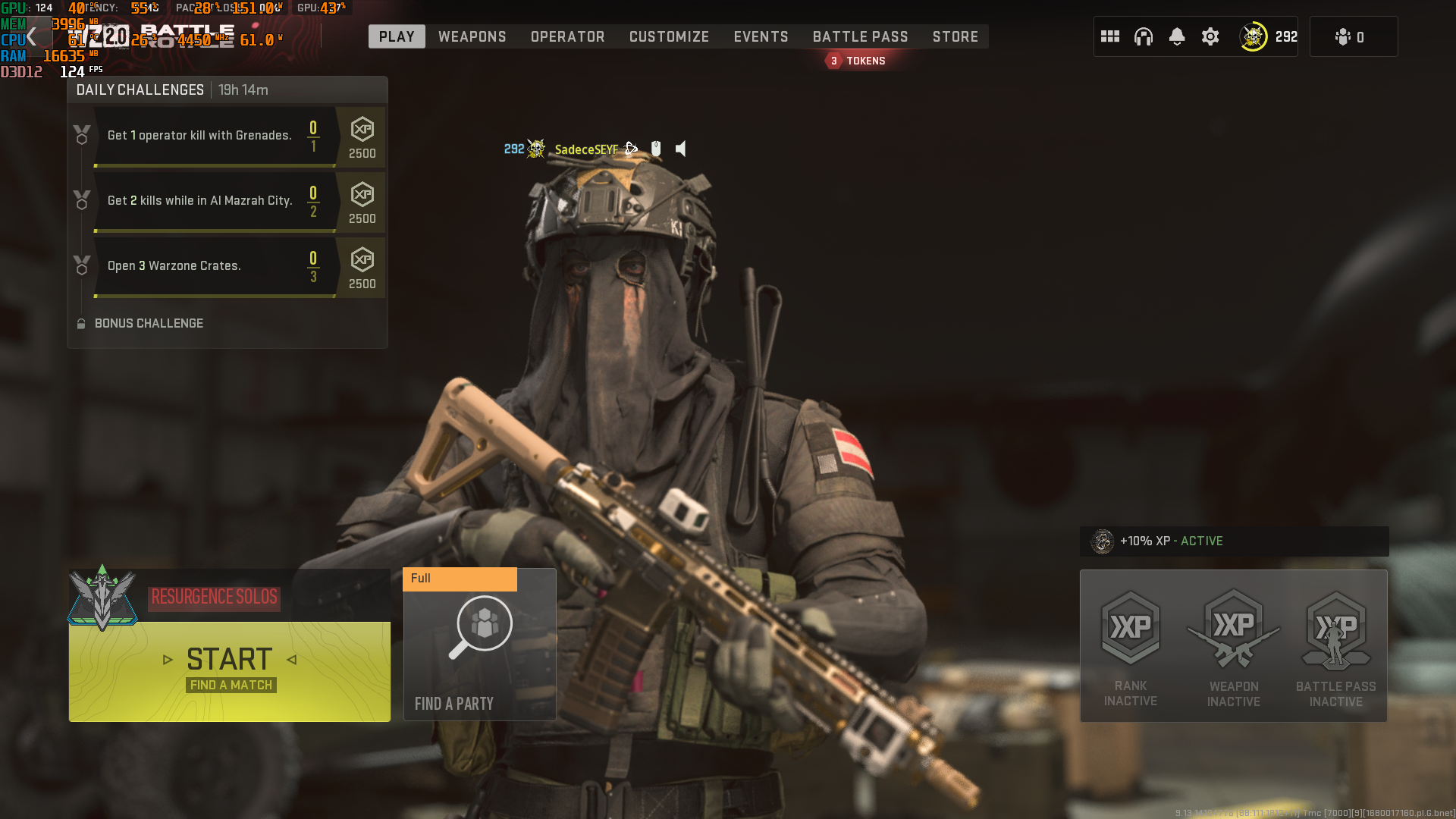Screen dimensions: 1456x819
Task: Activate the Battle Pass XP token
Action: 1335,646
